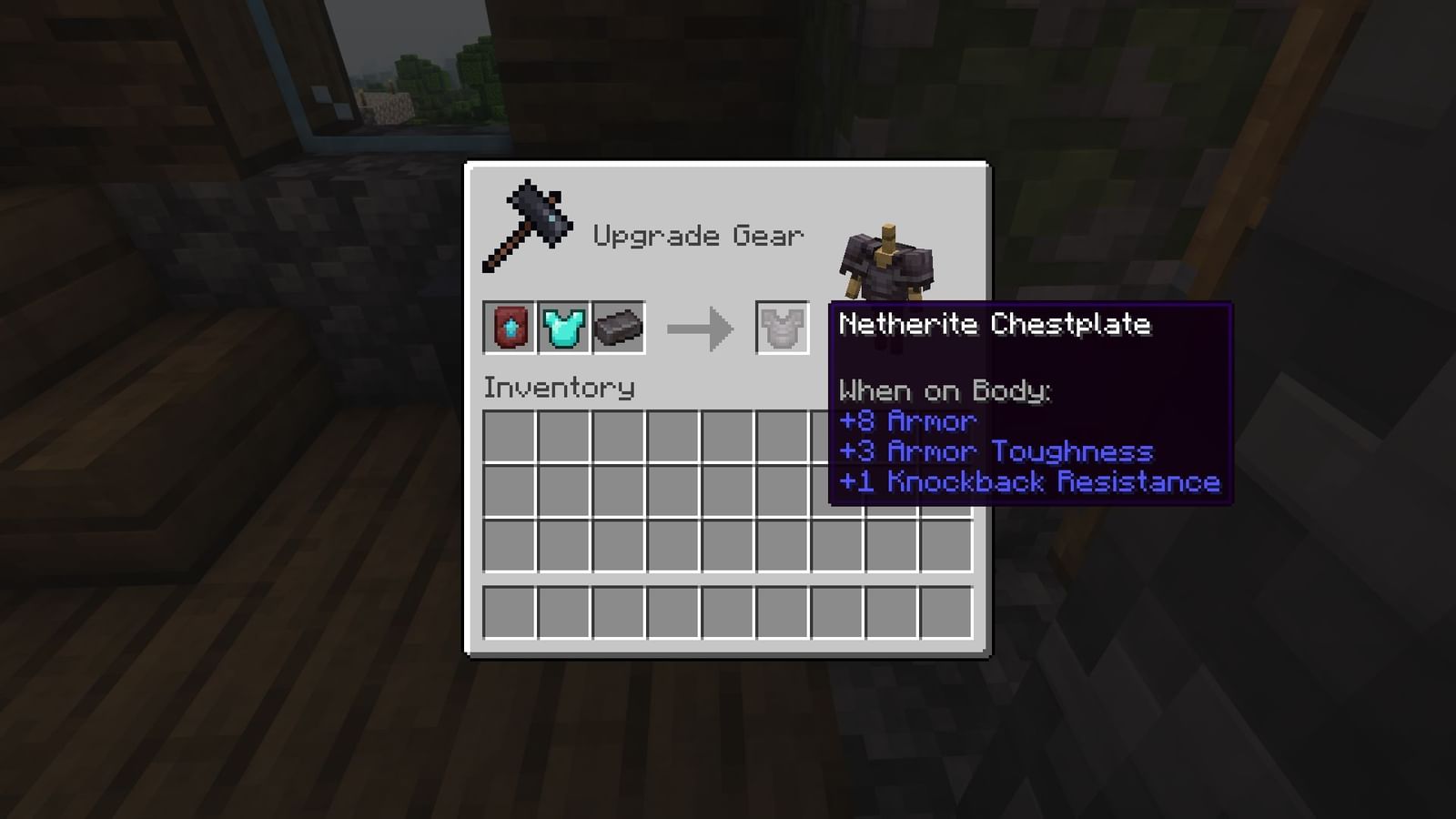Click the first slot of the inventory grid

coord(511,438)
